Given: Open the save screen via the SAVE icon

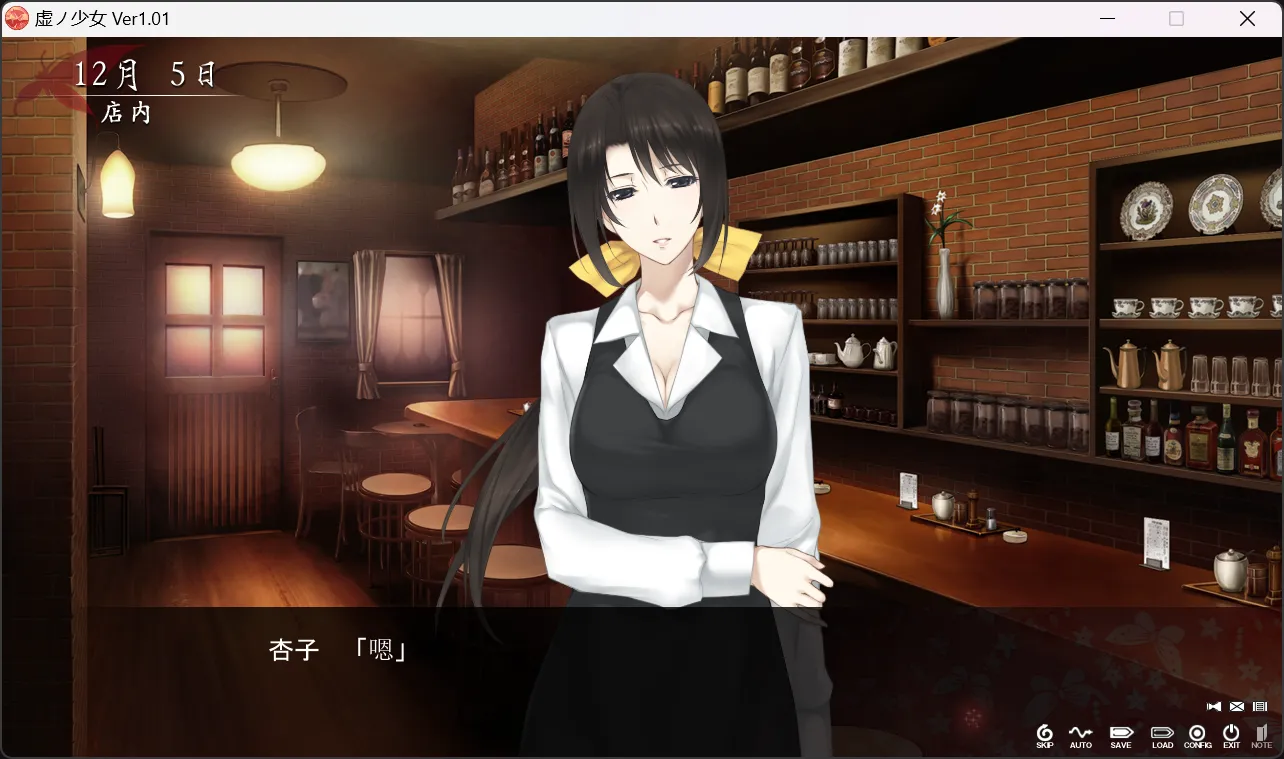Looking at the screenshot, I should (x=1120, y=735).
